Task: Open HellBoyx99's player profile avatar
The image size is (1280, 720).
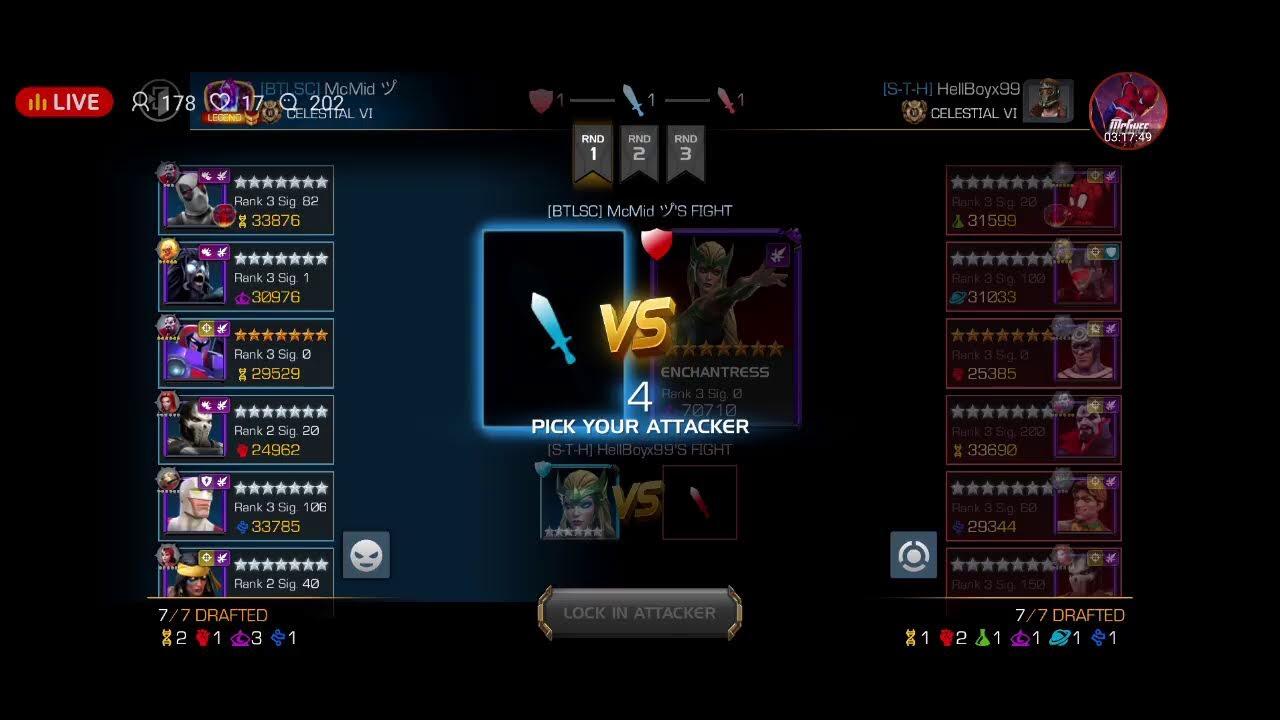Action: pos(1048,101)
